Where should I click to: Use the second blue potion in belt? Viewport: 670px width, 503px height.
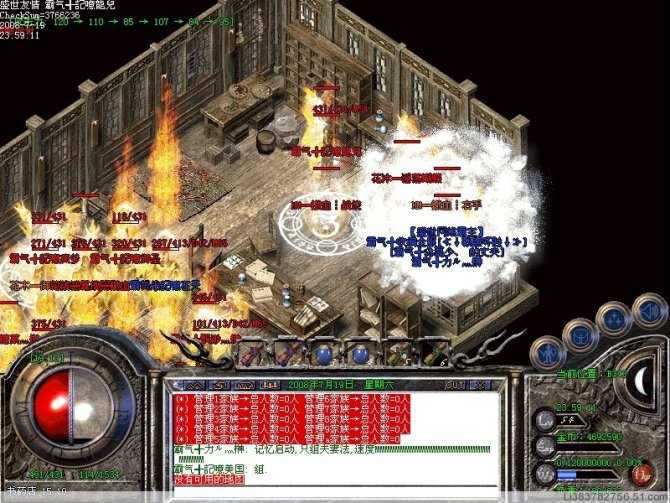(x=358, y=353)
